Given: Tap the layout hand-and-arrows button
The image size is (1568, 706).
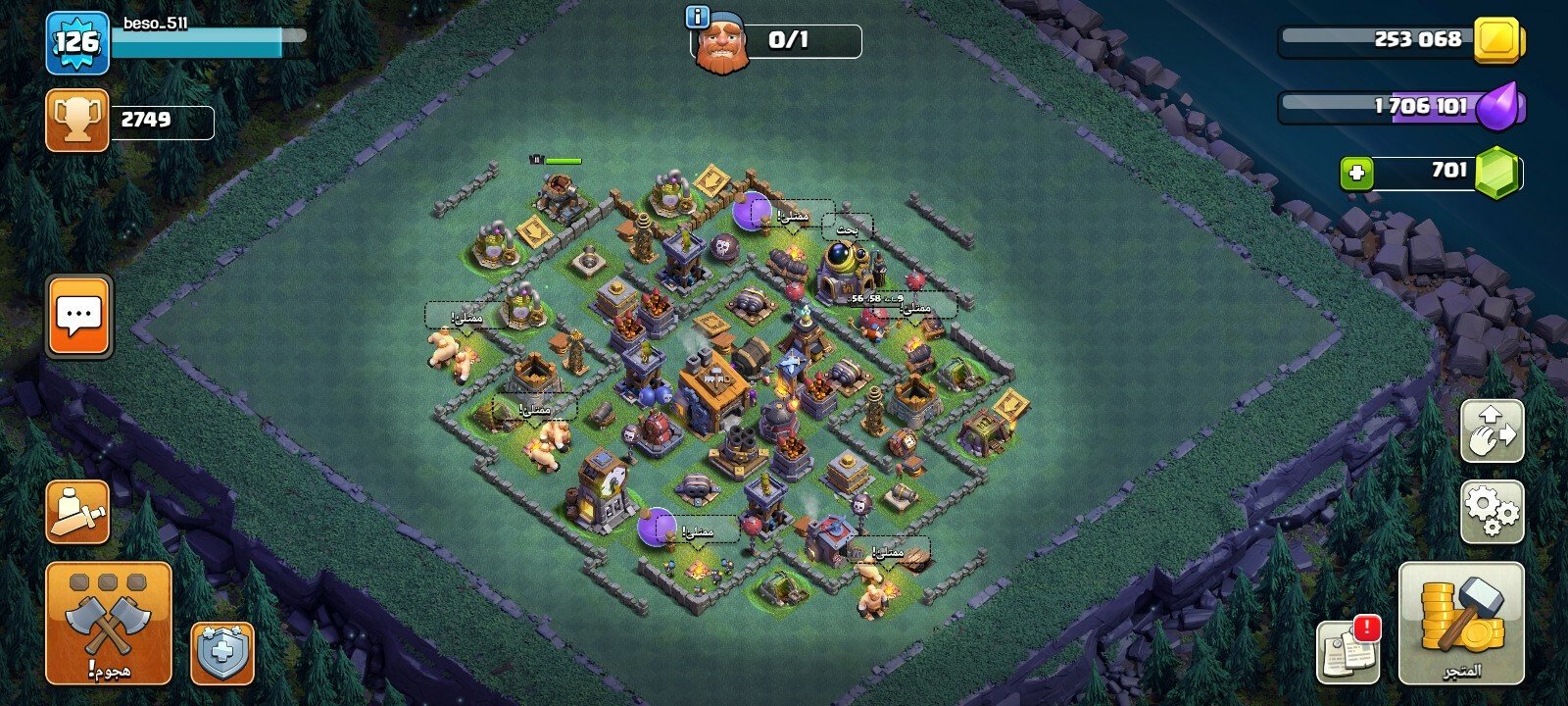Looking at the screenshot, I should (x=1492, y=431).
